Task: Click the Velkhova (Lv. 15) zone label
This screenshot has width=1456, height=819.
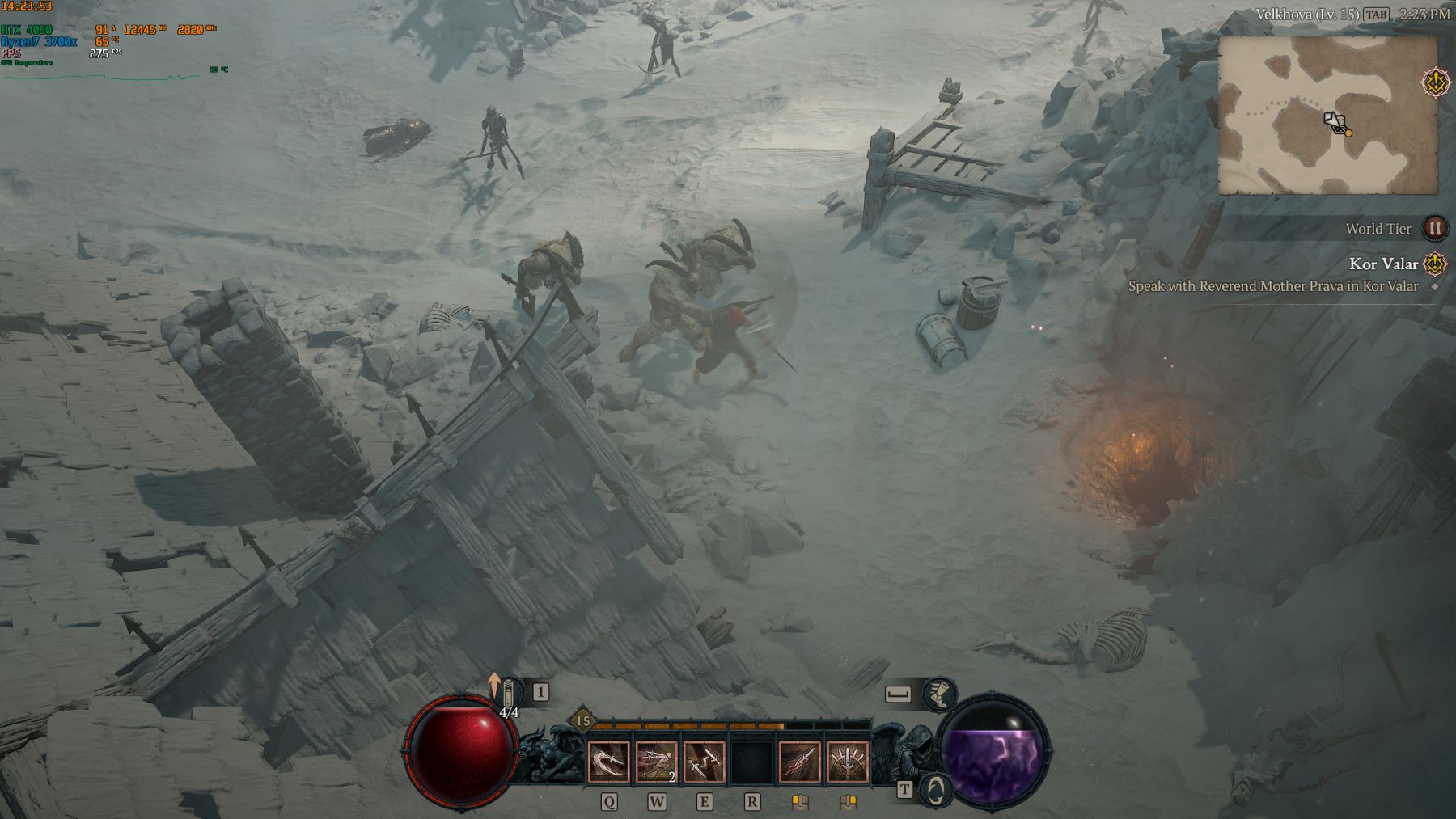Action: tap(1306, 15)
